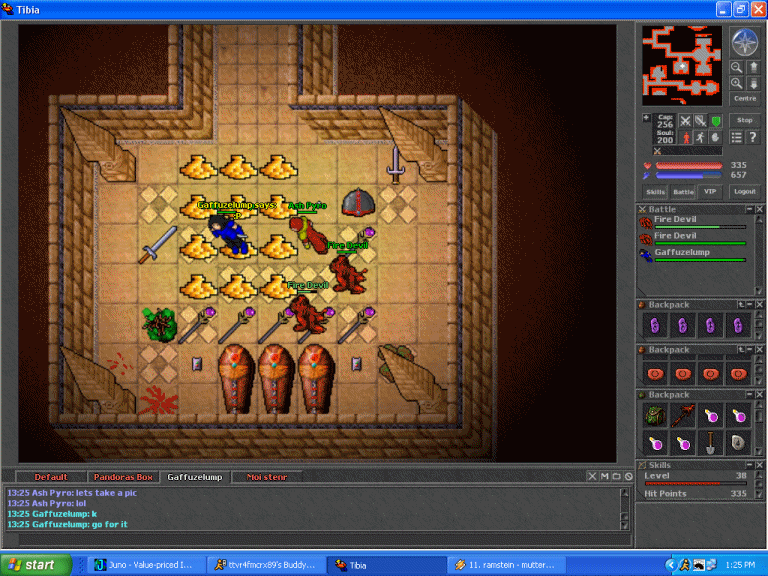Zoom in on the minimap
768x576 pixels.
[737, 84]
